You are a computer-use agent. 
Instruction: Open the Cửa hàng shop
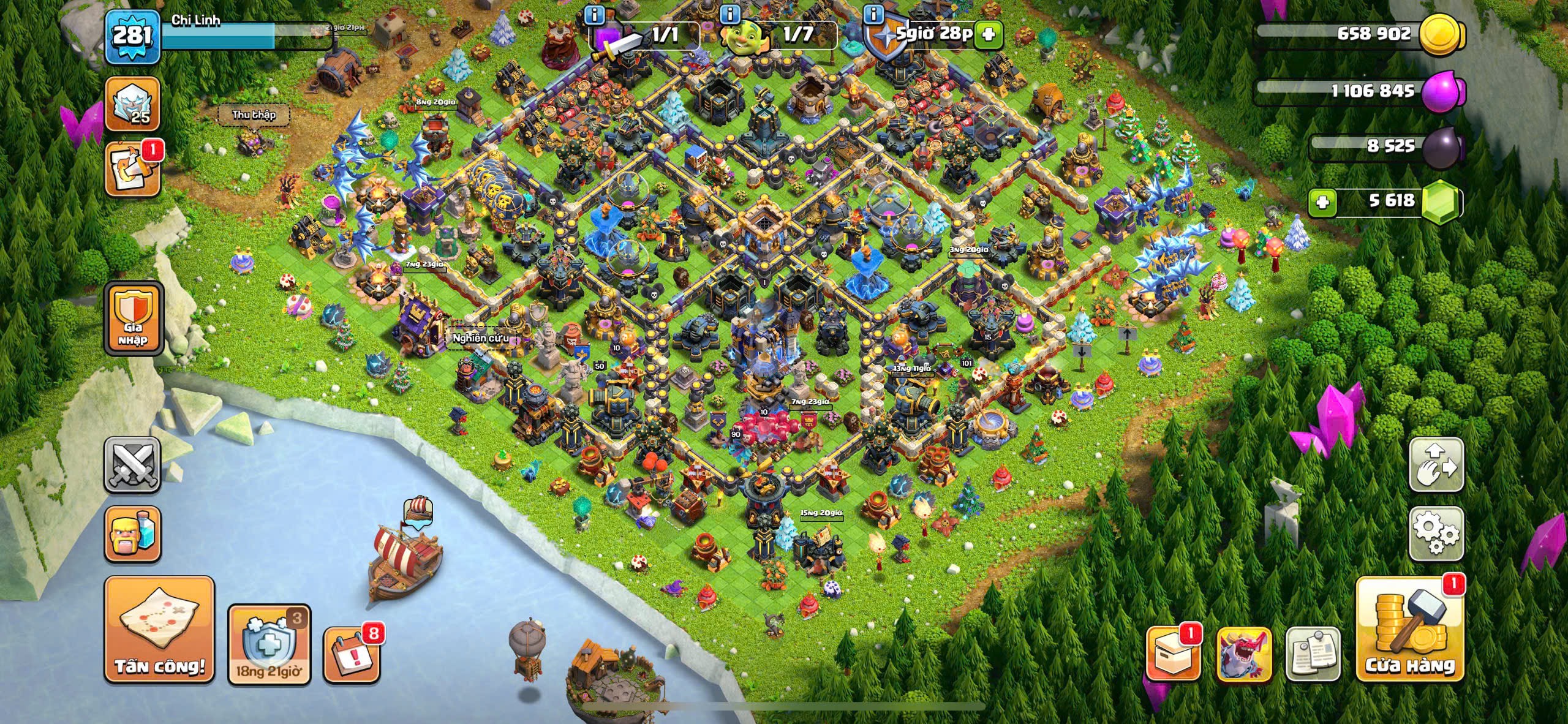click(x=1410, y=630)
